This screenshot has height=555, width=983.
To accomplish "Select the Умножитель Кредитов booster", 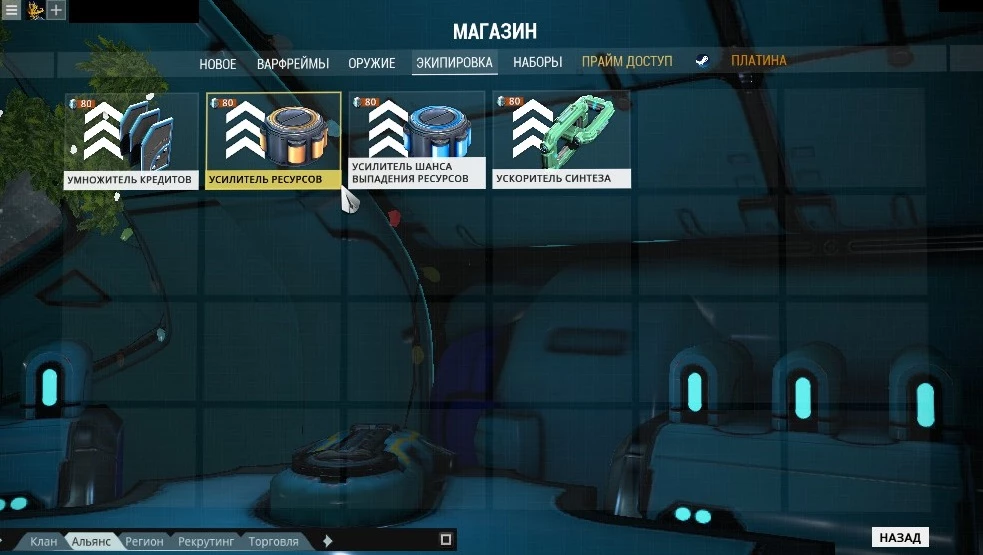I will [132, 140].
